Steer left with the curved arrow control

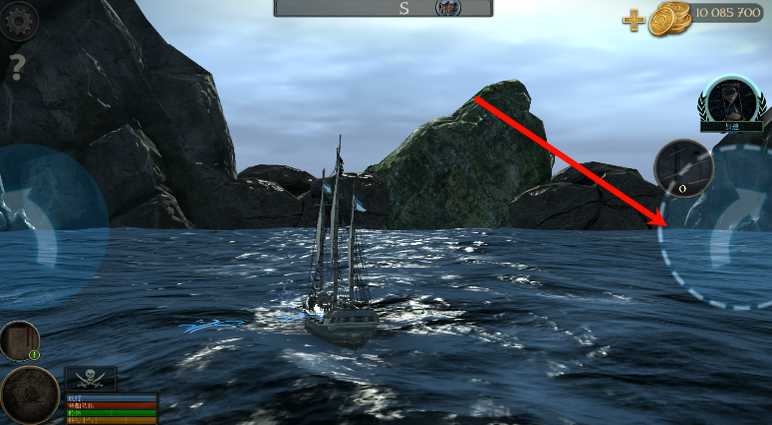45,222
